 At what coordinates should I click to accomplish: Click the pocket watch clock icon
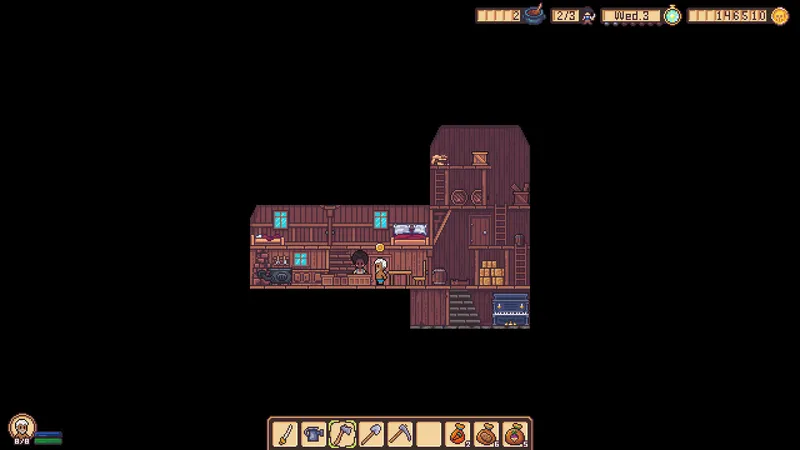[672, 16]
